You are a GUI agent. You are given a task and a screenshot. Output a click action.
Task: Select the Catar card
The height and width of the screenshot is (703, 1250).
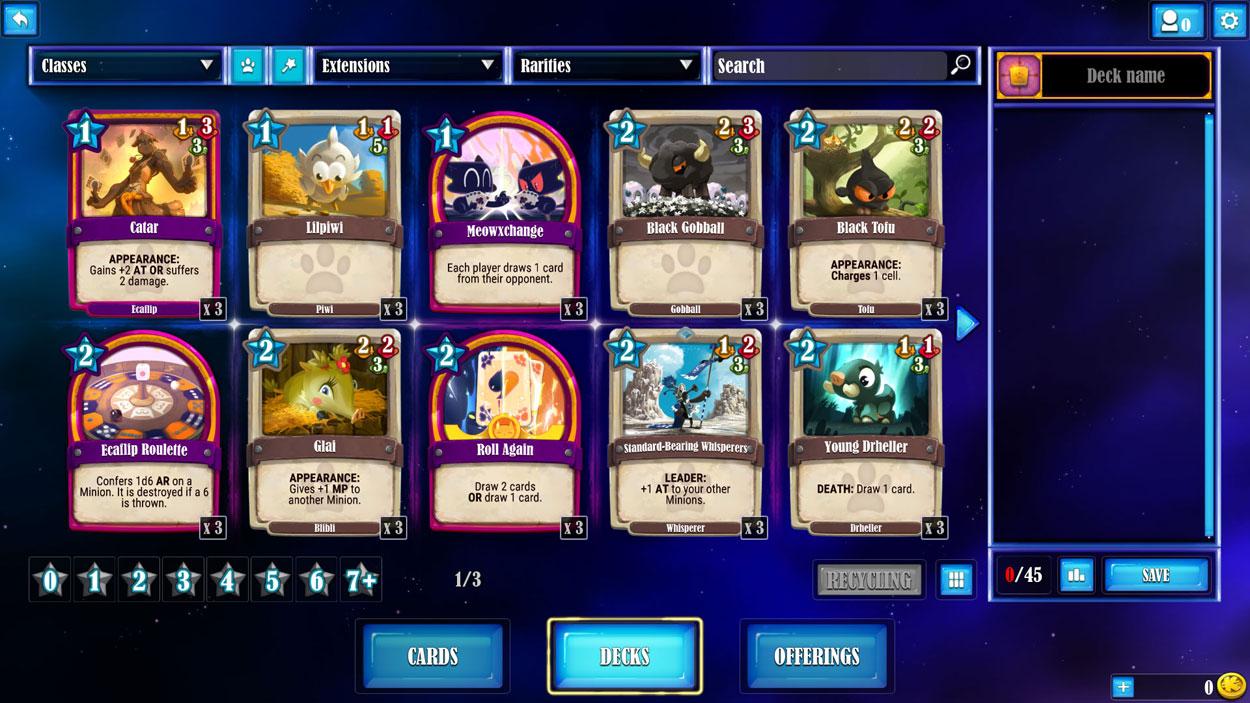point(144,213)
